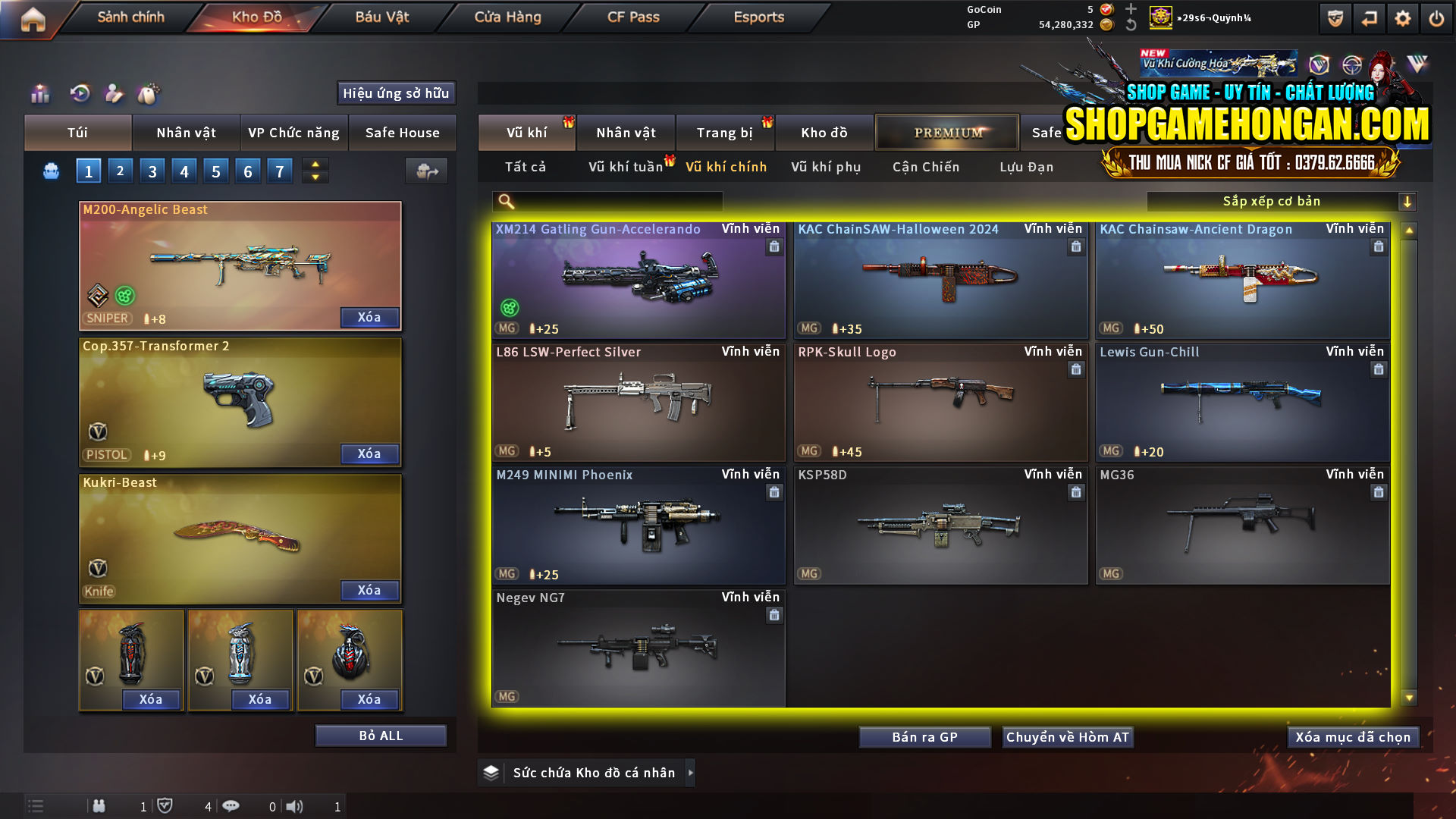Click the bag transfer icon right of slot arrows
The height and width of the screenshot is (819, 1456).
[x=425, y=171]
